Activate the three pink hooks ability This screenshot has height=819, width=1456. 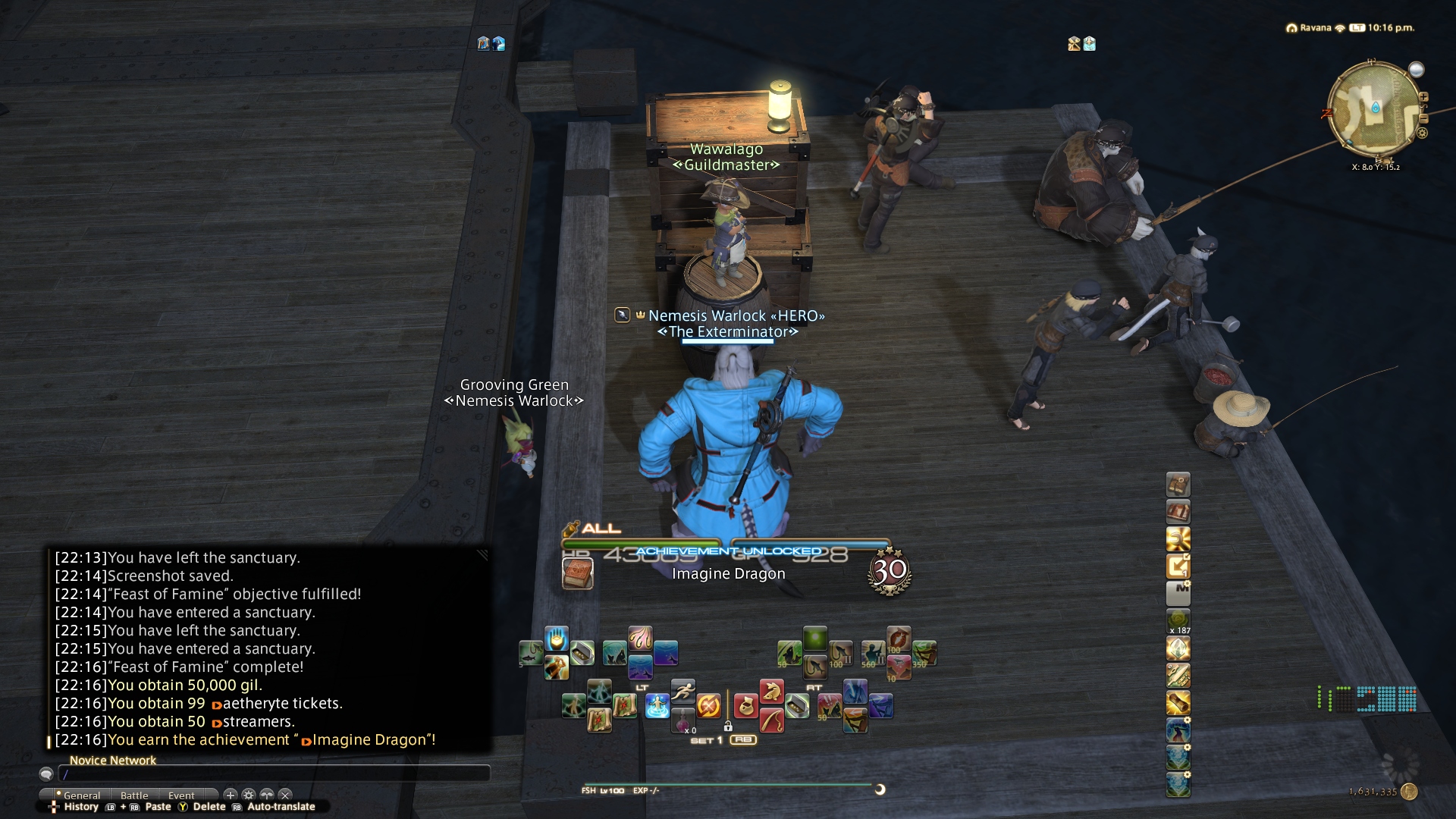tap(640, 638)
